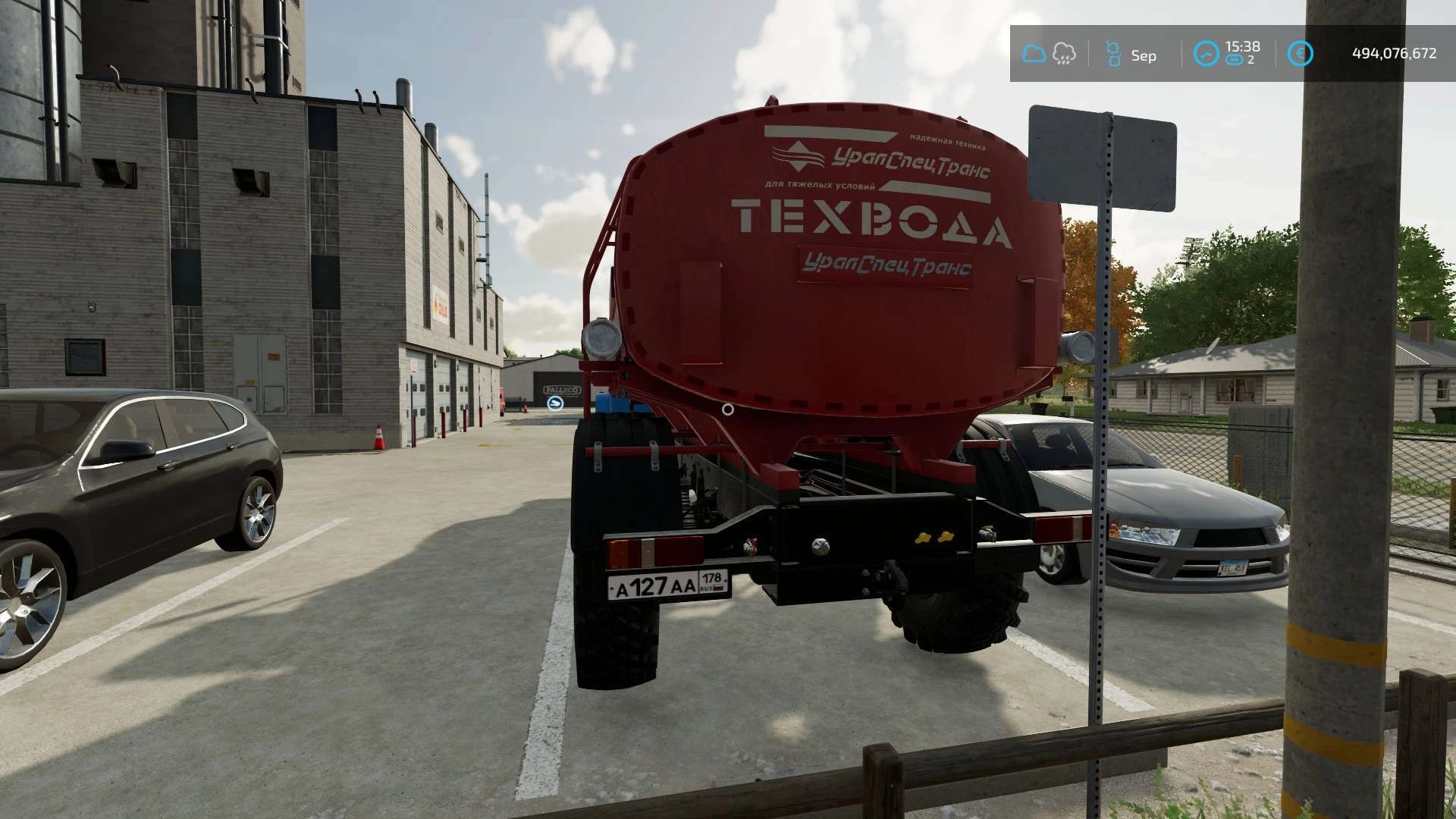
Task: Click the rain forecast cloud icon
Action: click(x=1064, y=54)
